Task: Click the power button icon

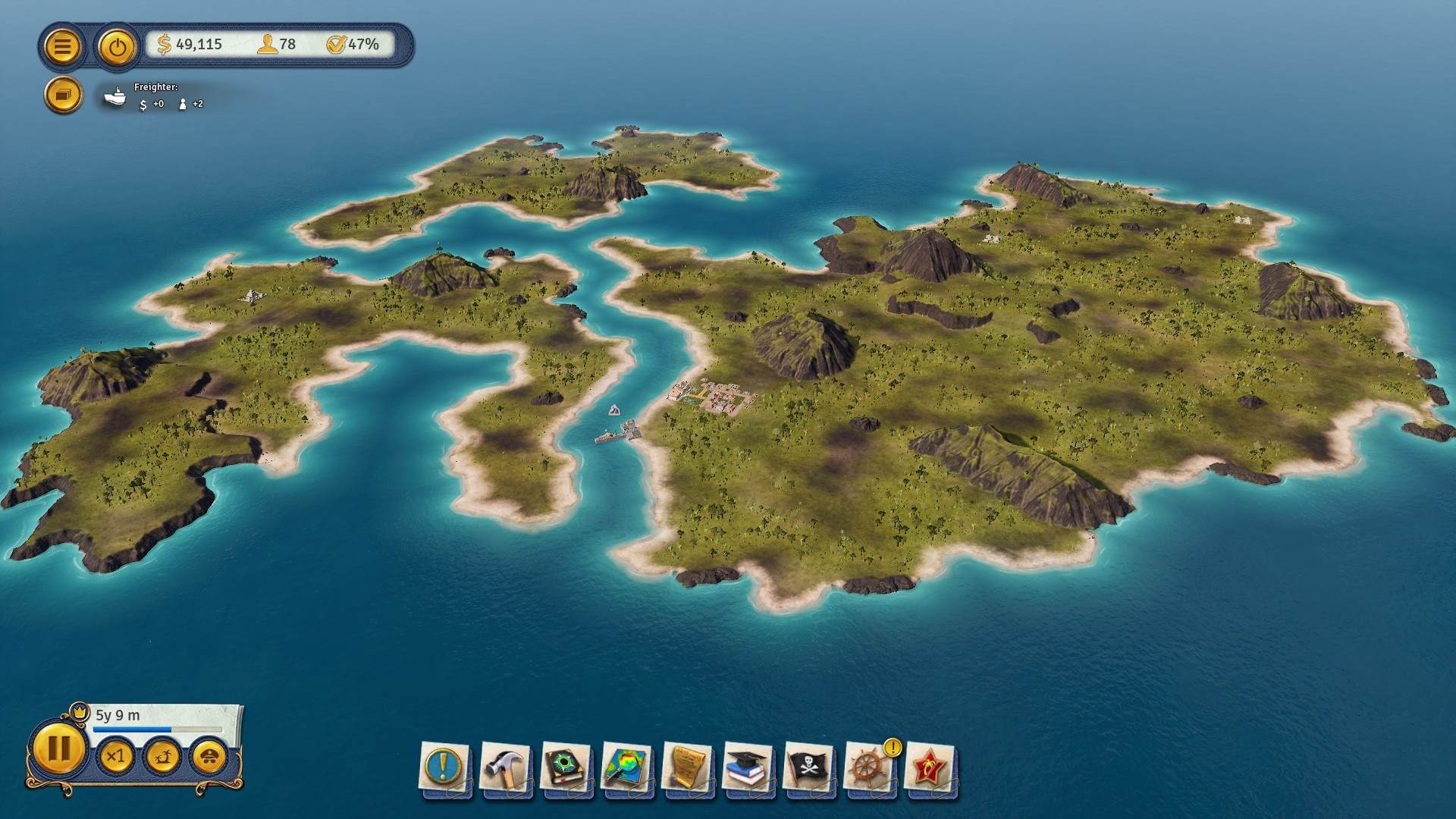Action: 117,47
